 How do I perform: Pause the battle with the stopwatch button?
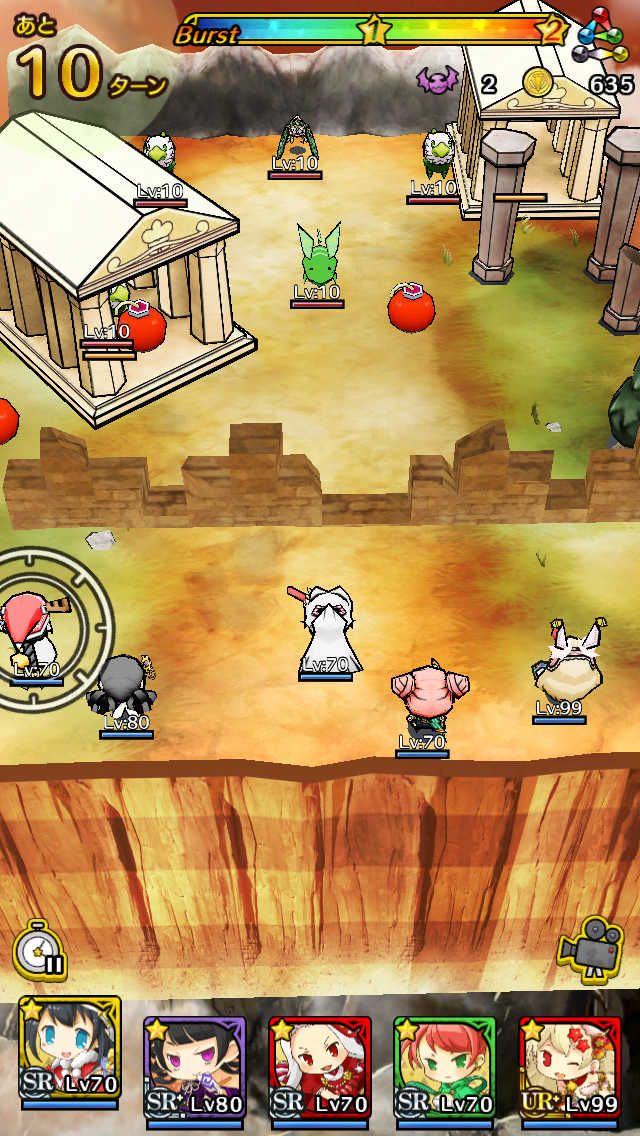pyautogui.click(x=40, y=949)
